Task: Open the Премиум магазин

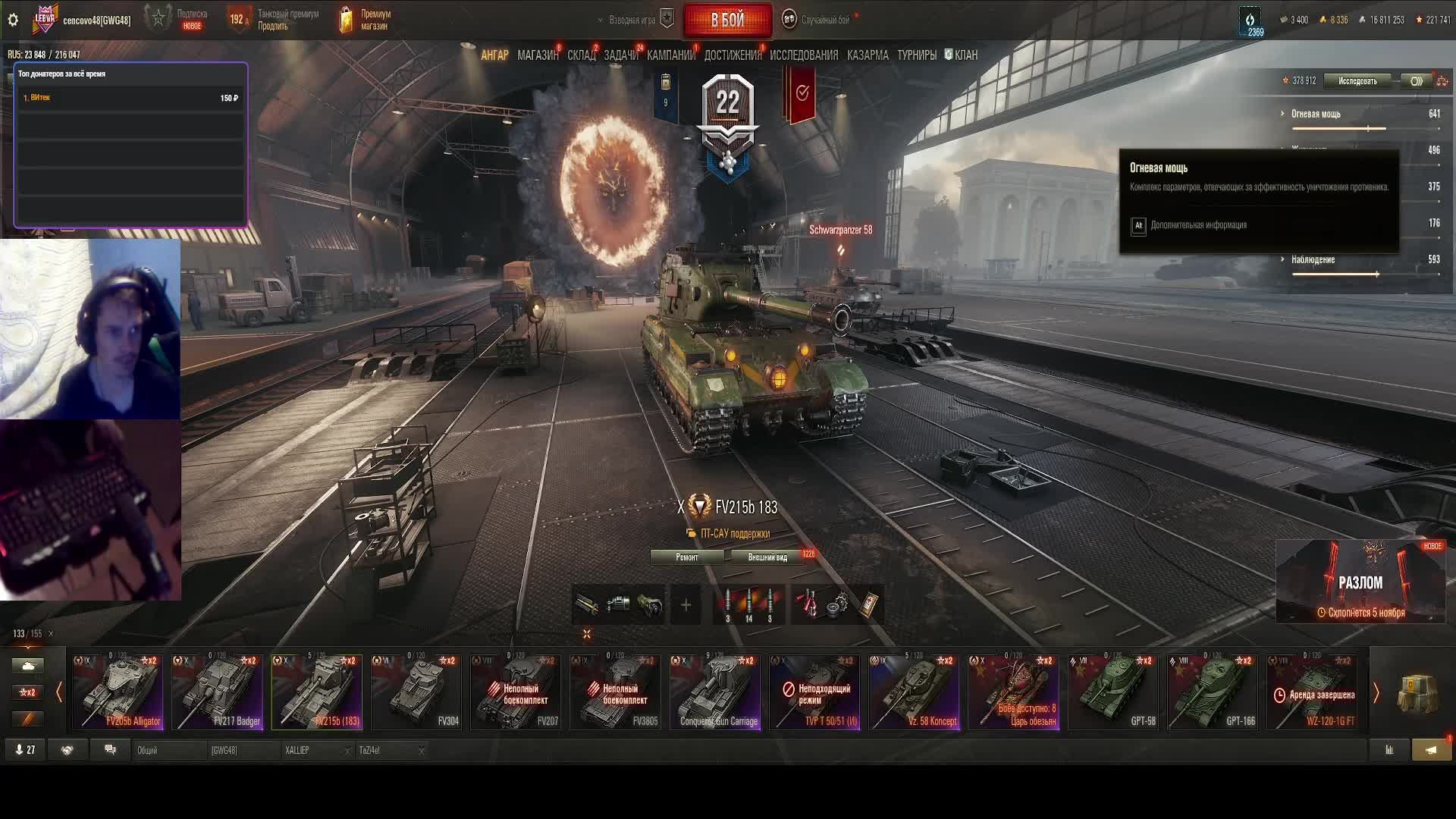Action: [x=366, y=20]
